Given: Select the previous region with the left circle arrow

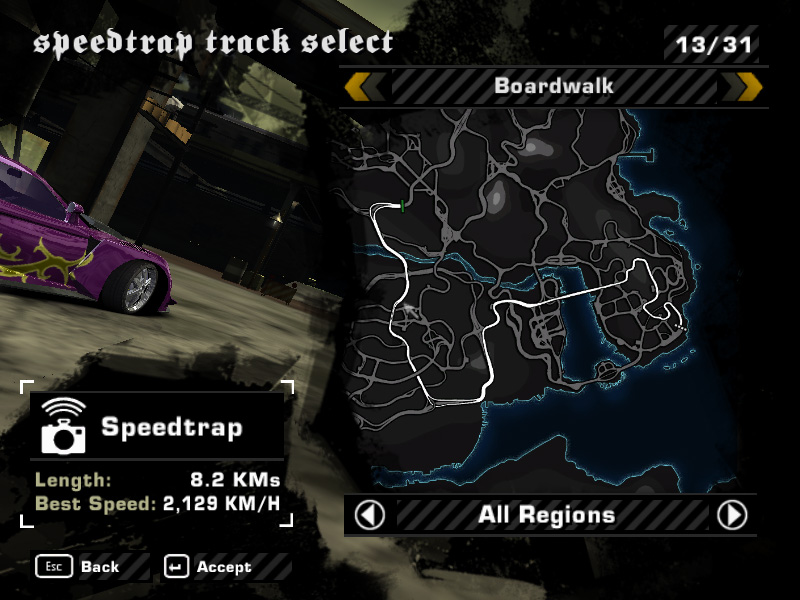Looking at the screenshot, I should pyautogui.click(x=370, y=515).
